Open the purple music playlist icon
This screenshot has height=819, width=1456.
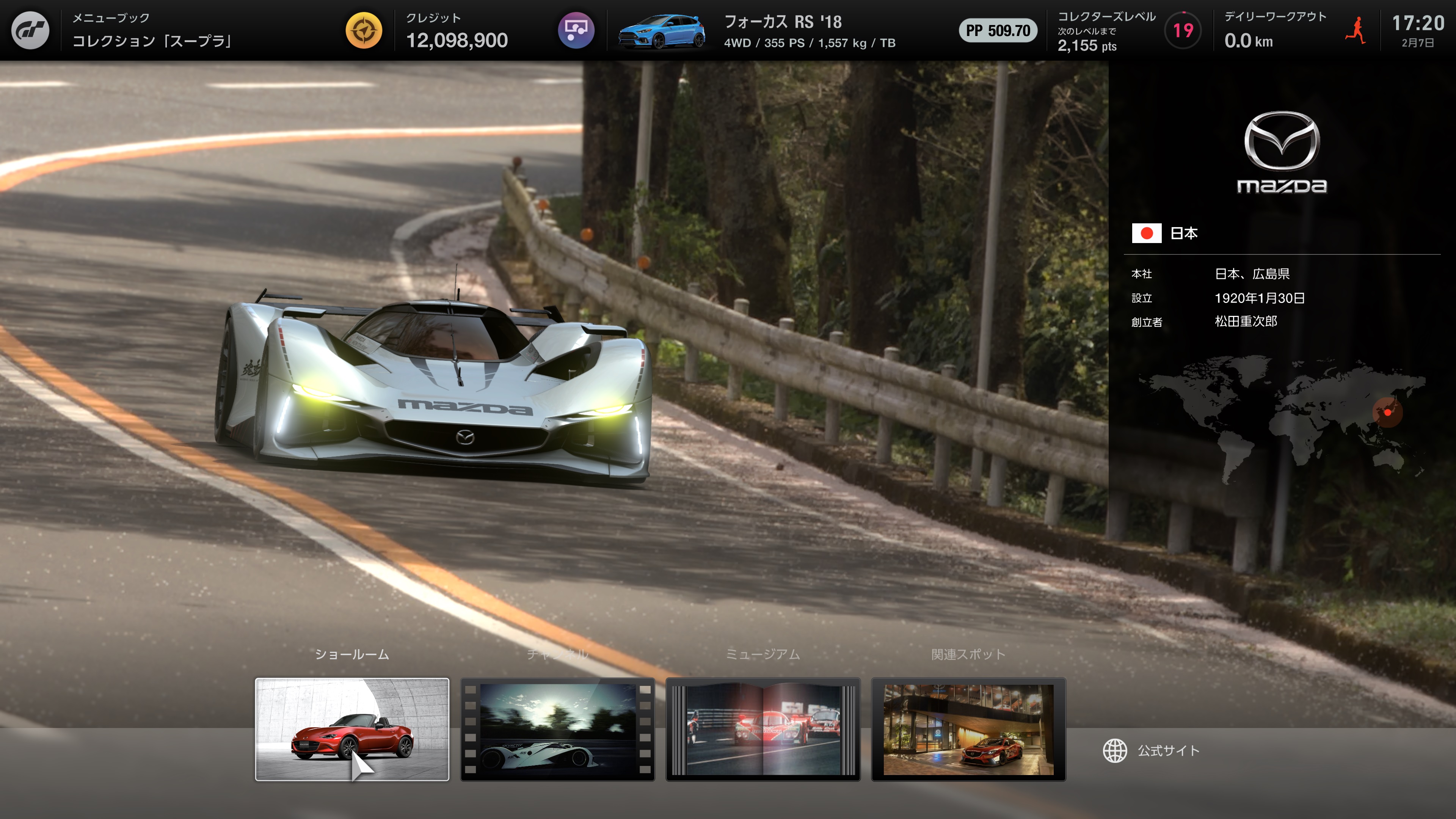coord(576,30)
